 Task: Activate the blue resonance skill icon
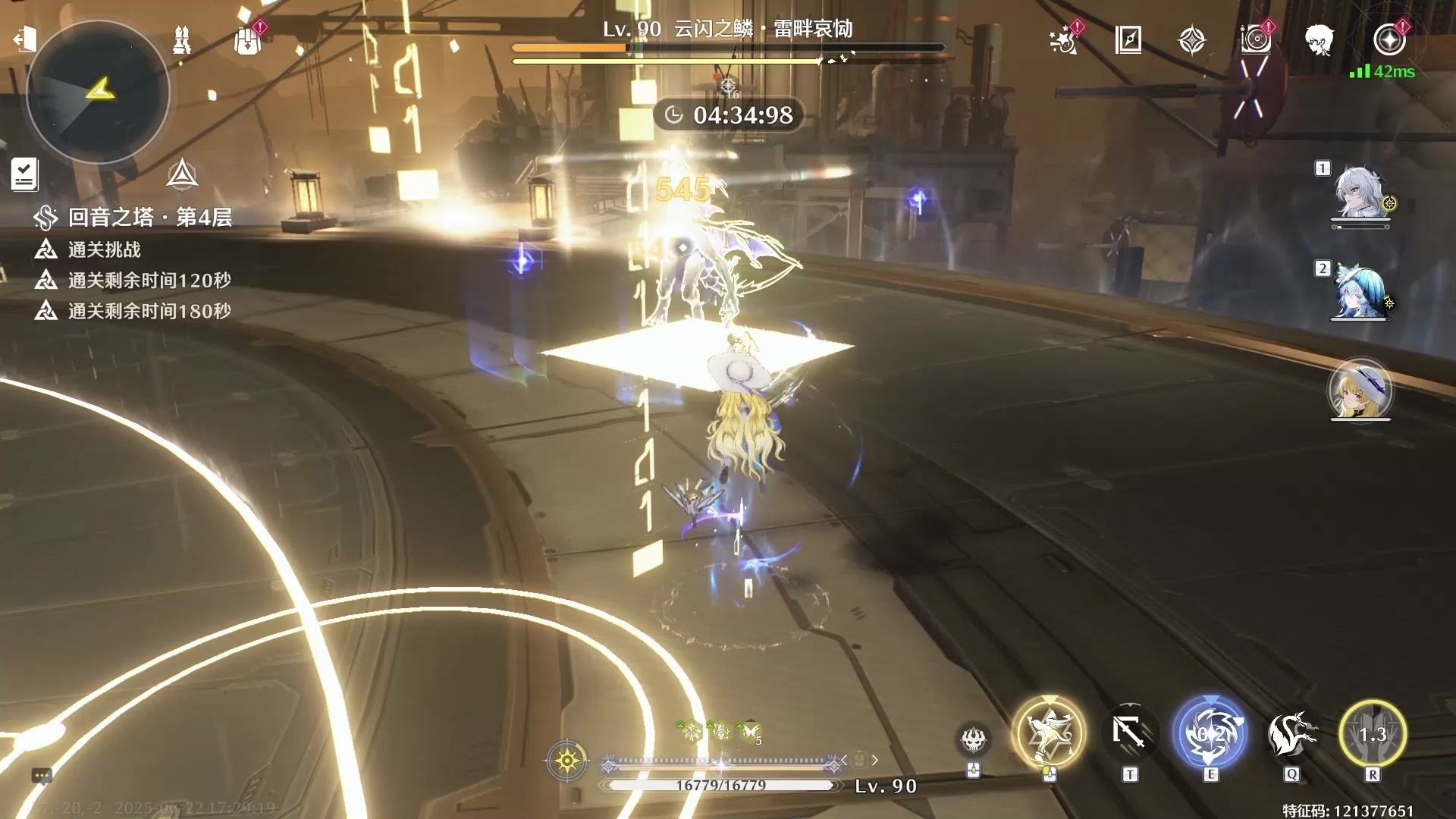coord(1210,733)
